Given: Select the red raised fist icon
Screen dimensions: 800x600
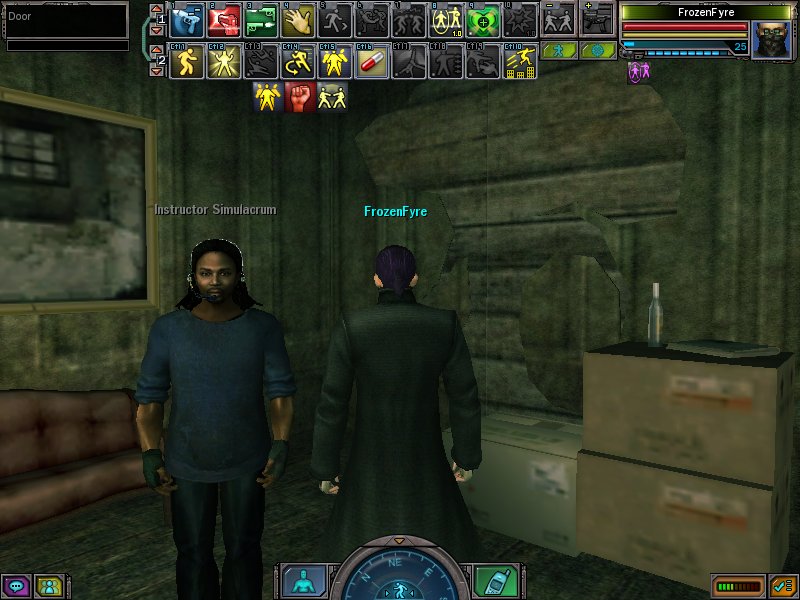Looking at the screenshot, I should (300, 96).
